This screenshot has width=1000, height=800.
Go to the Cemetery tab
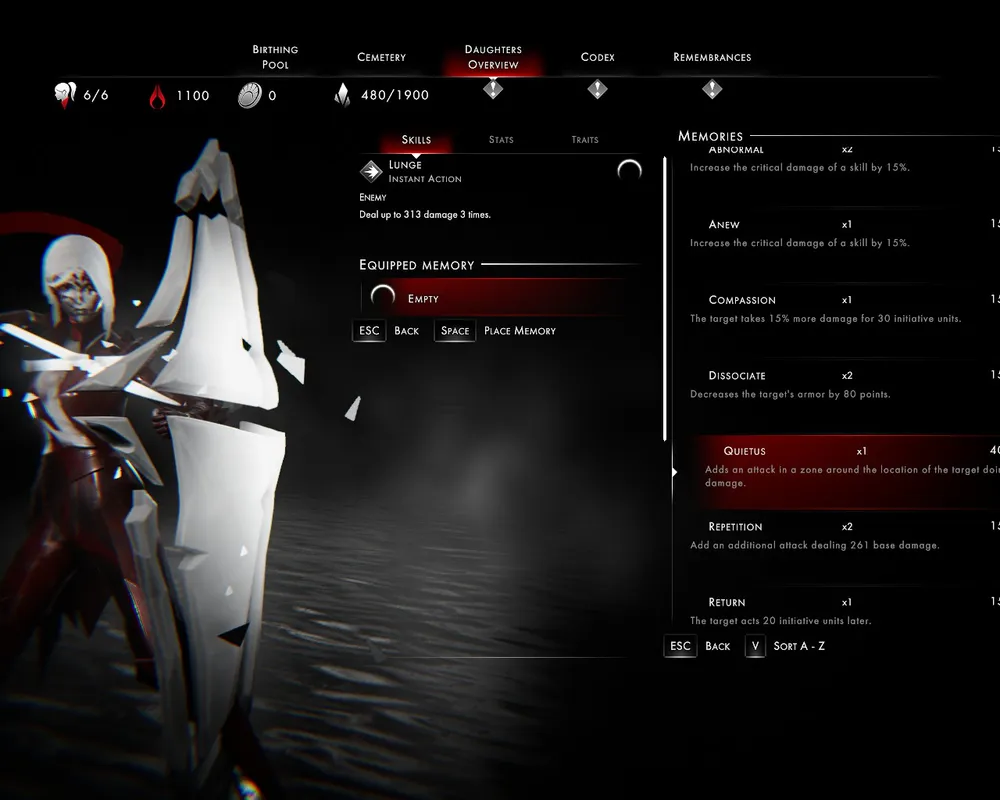381,57
